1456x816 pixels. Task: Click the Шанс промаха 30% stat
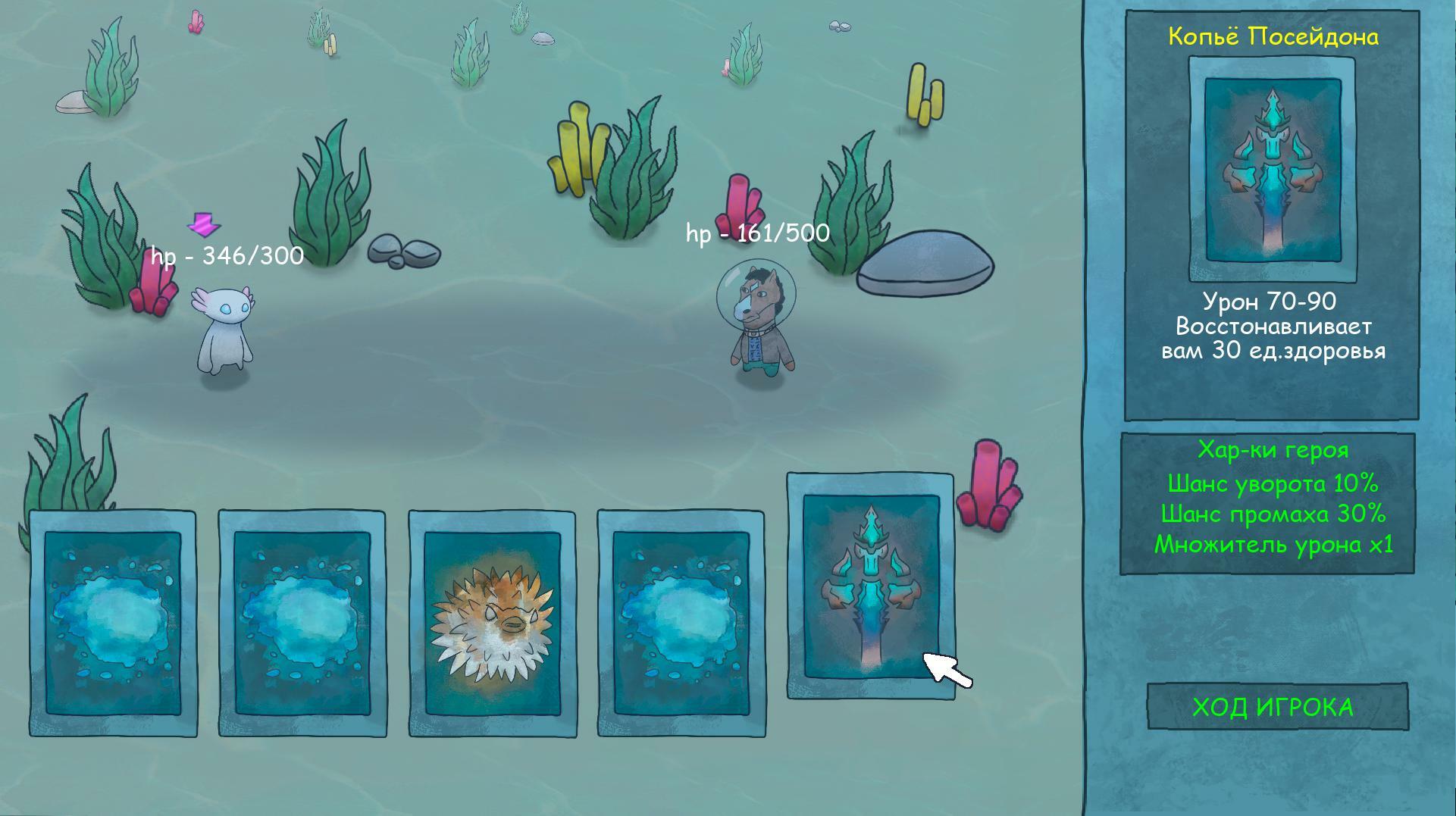(x=1273, y=514)
